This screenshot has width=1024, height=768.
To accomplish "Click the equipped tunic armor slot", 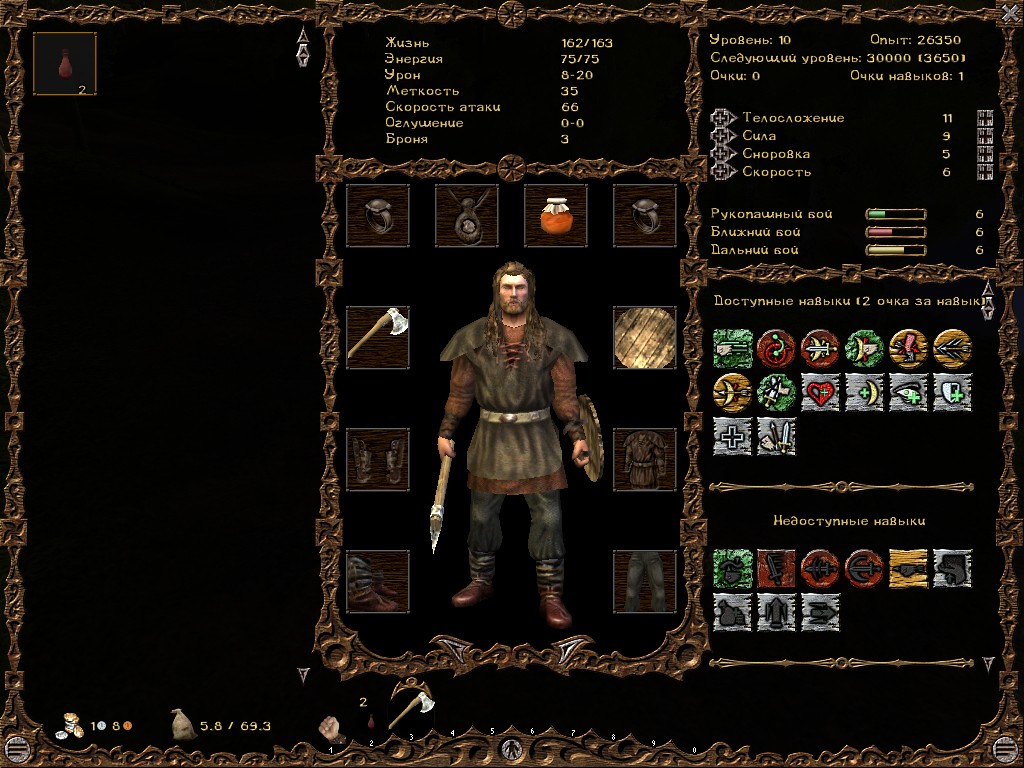I will click(x=644, y=460).
